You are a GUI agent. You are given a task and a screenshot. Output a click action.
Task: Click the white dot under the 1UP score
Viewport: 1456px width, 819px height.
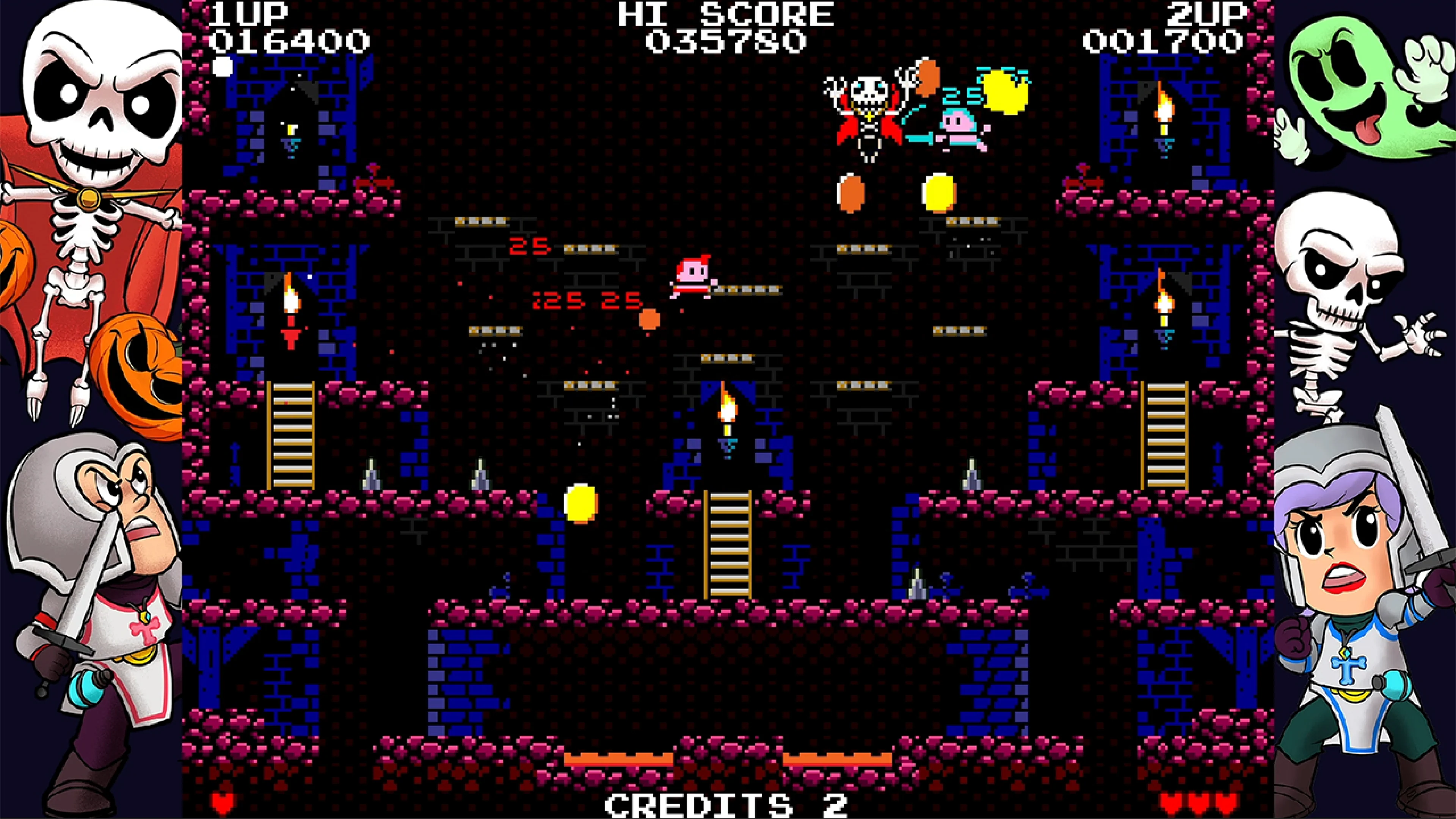click(222, 67)
